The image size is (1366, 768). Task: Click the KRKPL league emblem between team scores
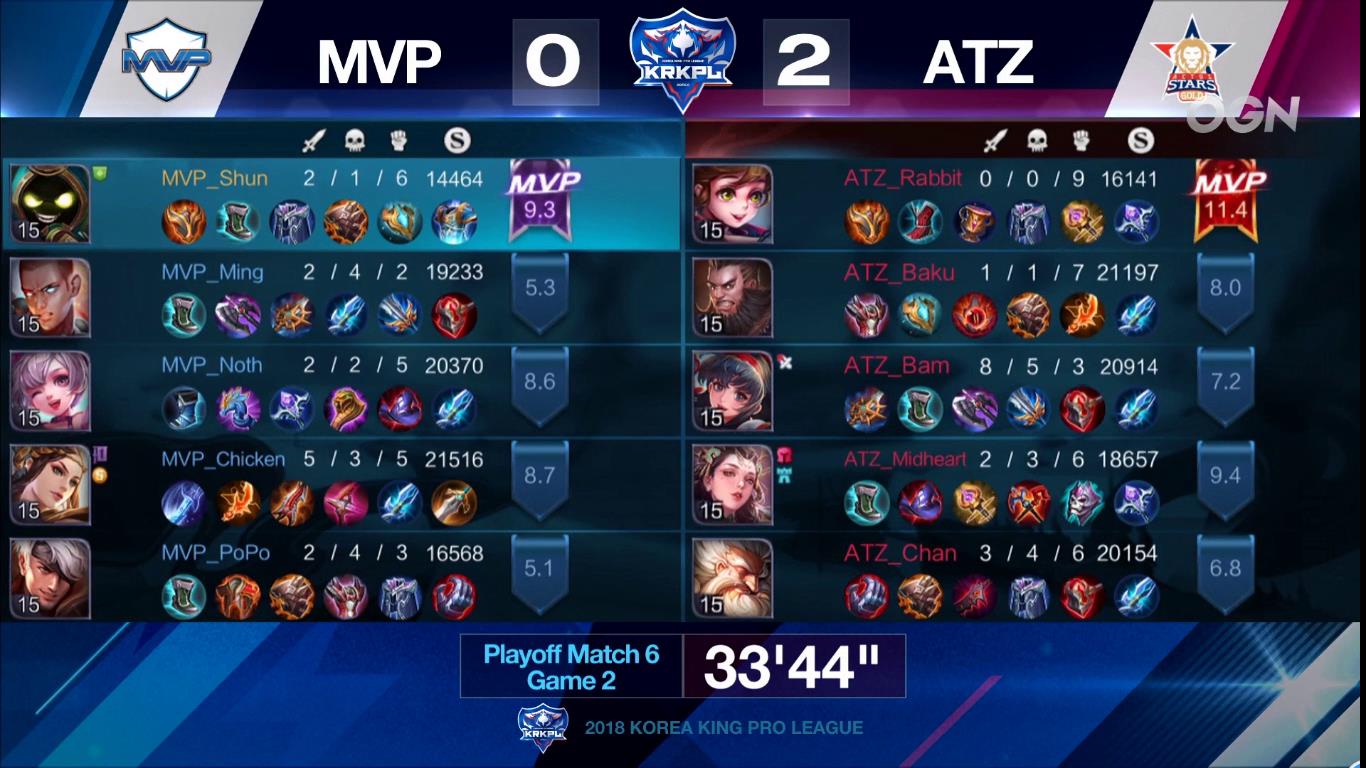(x=683, y=56)
